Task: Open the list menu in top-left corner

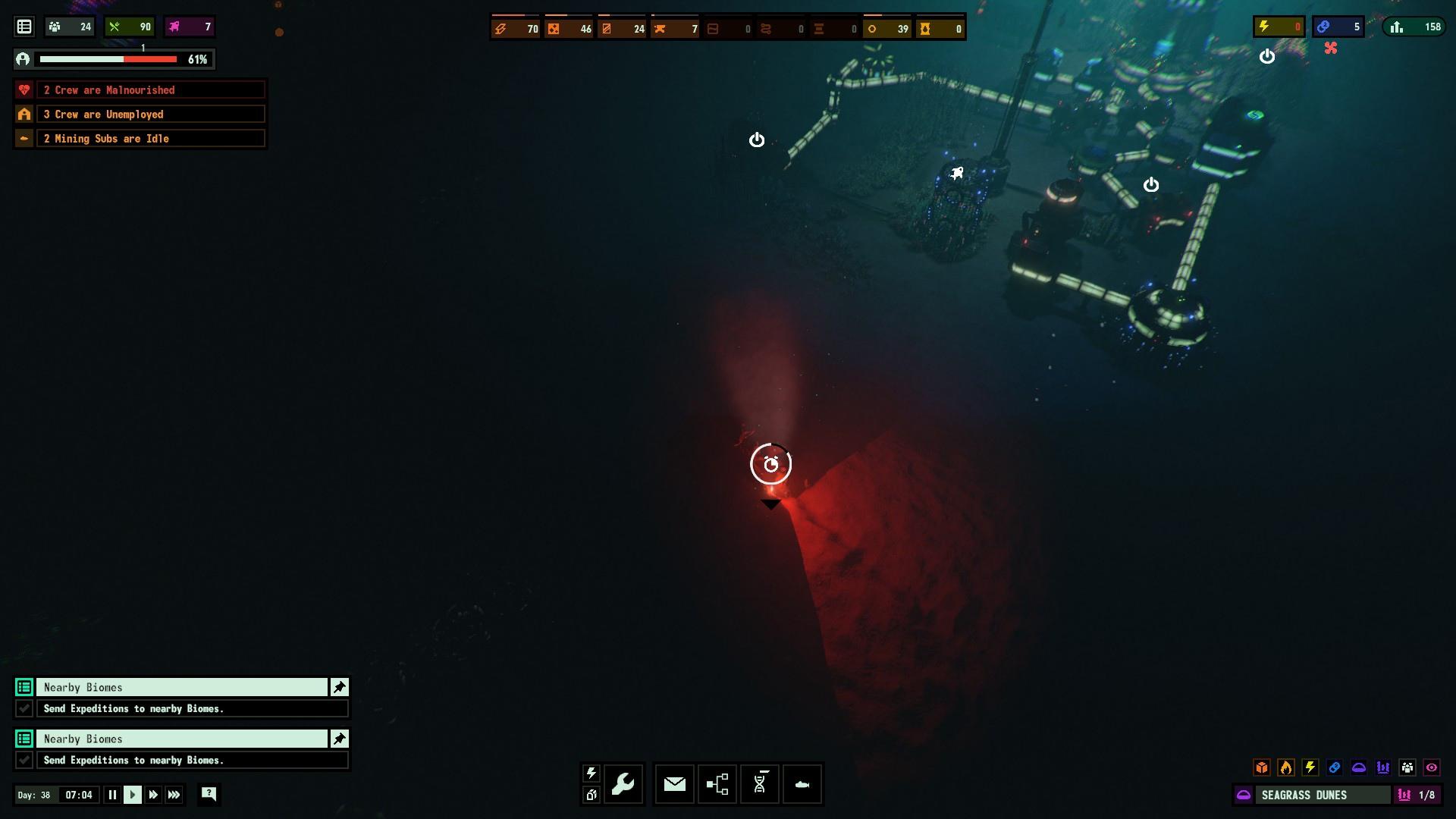Action: tap(24, 27)
